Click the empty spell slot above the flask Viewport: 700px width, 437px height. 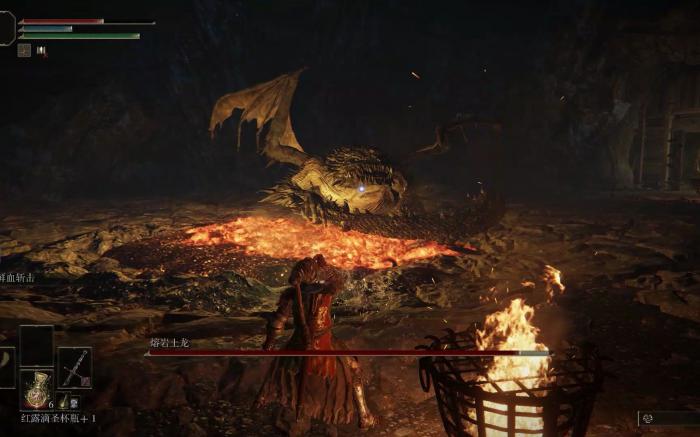37,345
